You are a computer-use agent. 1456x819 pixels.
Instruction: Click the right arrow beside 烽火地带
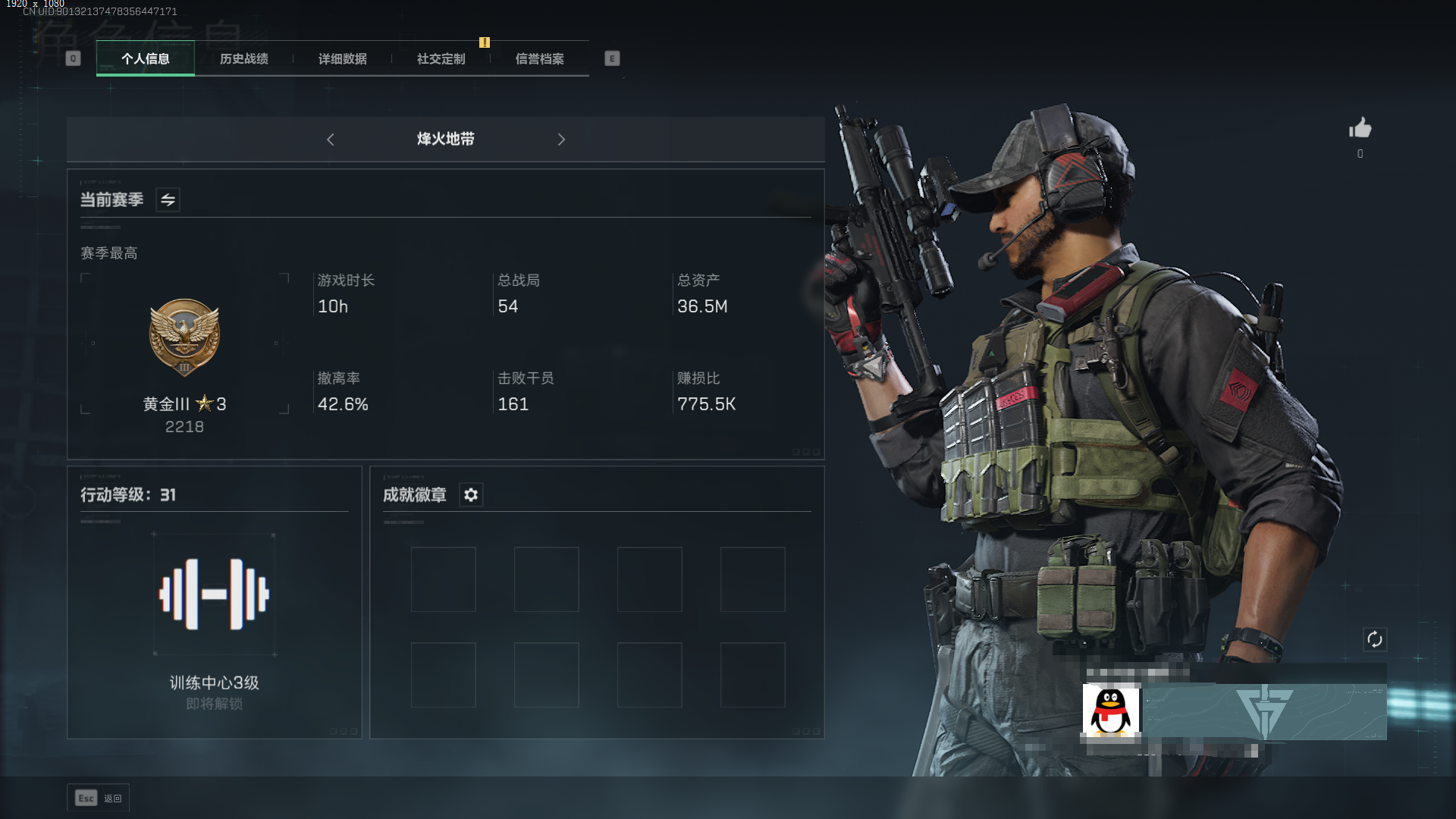561,140
